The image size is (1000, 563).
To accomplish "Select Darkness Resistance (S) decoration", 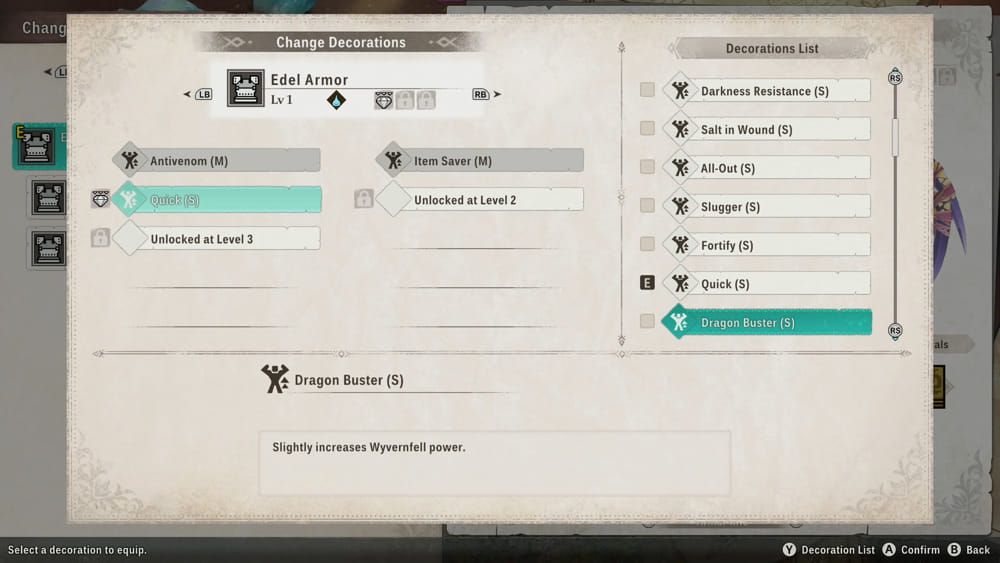I will [x=765, y=91].
